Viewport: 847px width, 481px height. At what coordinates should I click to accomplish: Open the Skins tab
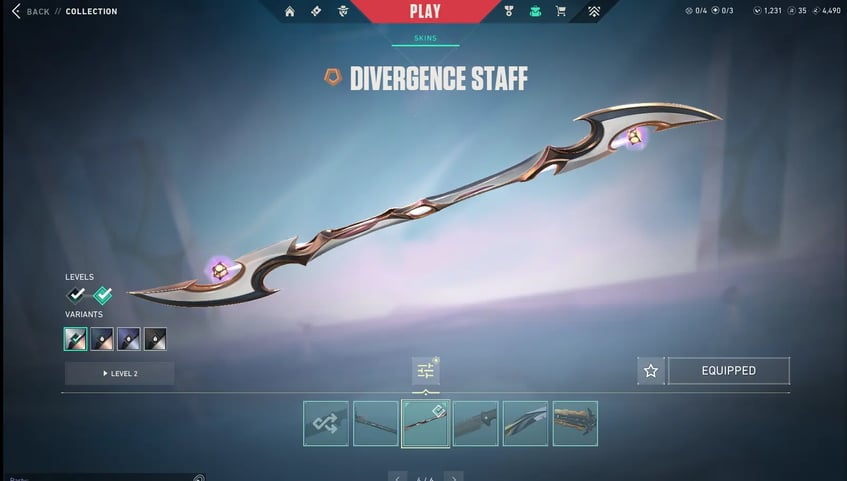(x=425, y=39)
